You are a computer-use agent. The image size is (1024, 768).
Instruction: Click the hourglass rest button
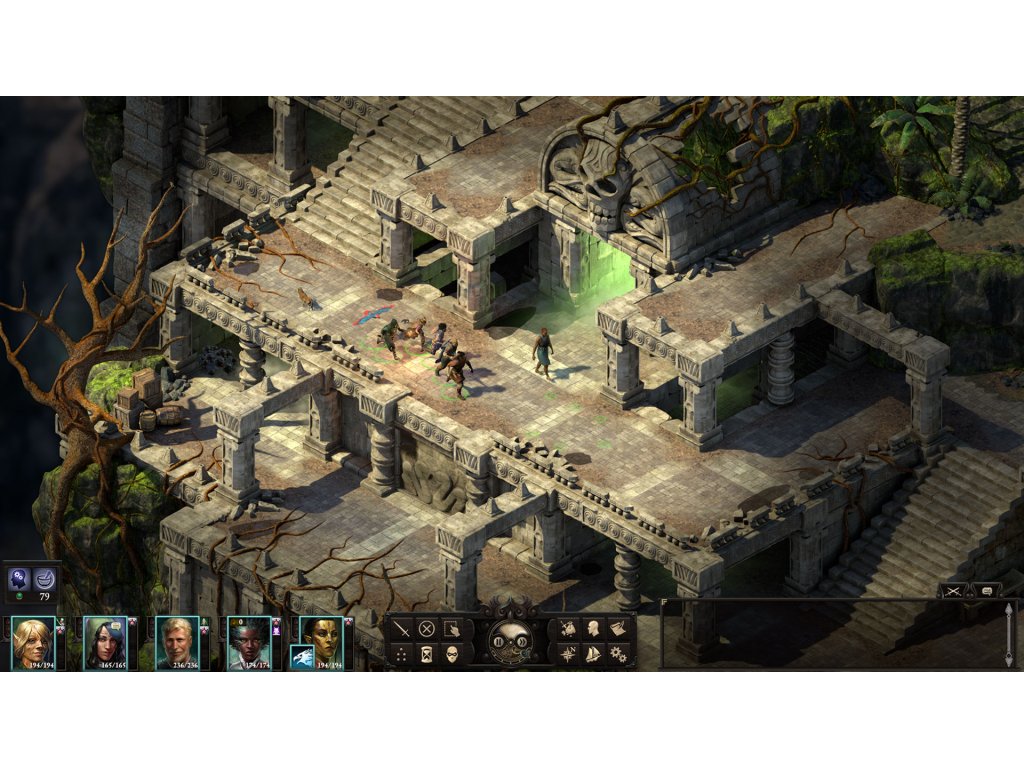pos(427,654)
